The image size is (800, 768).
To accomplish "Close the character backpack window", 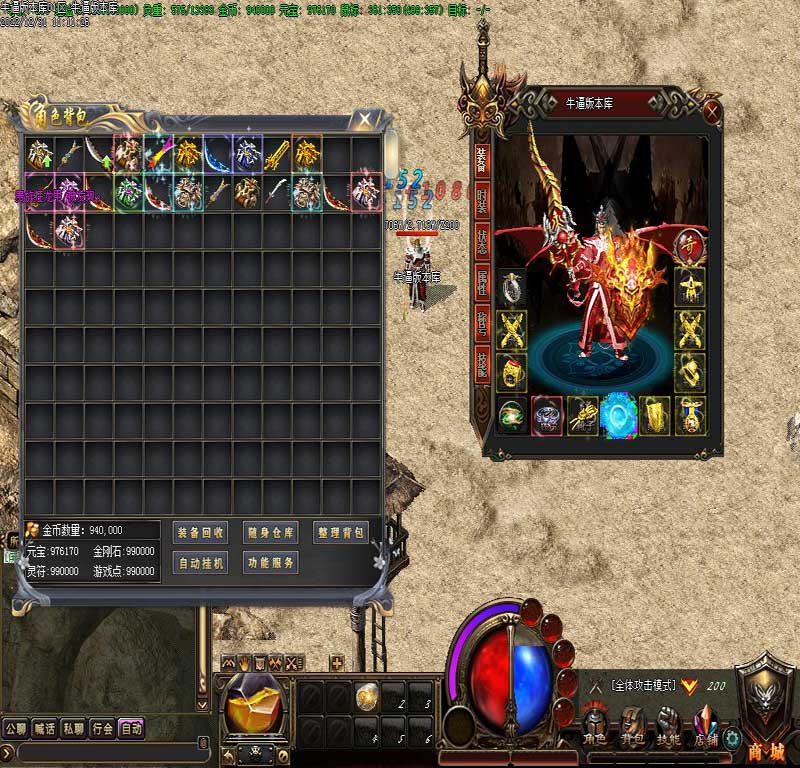I will coord(366,119).
